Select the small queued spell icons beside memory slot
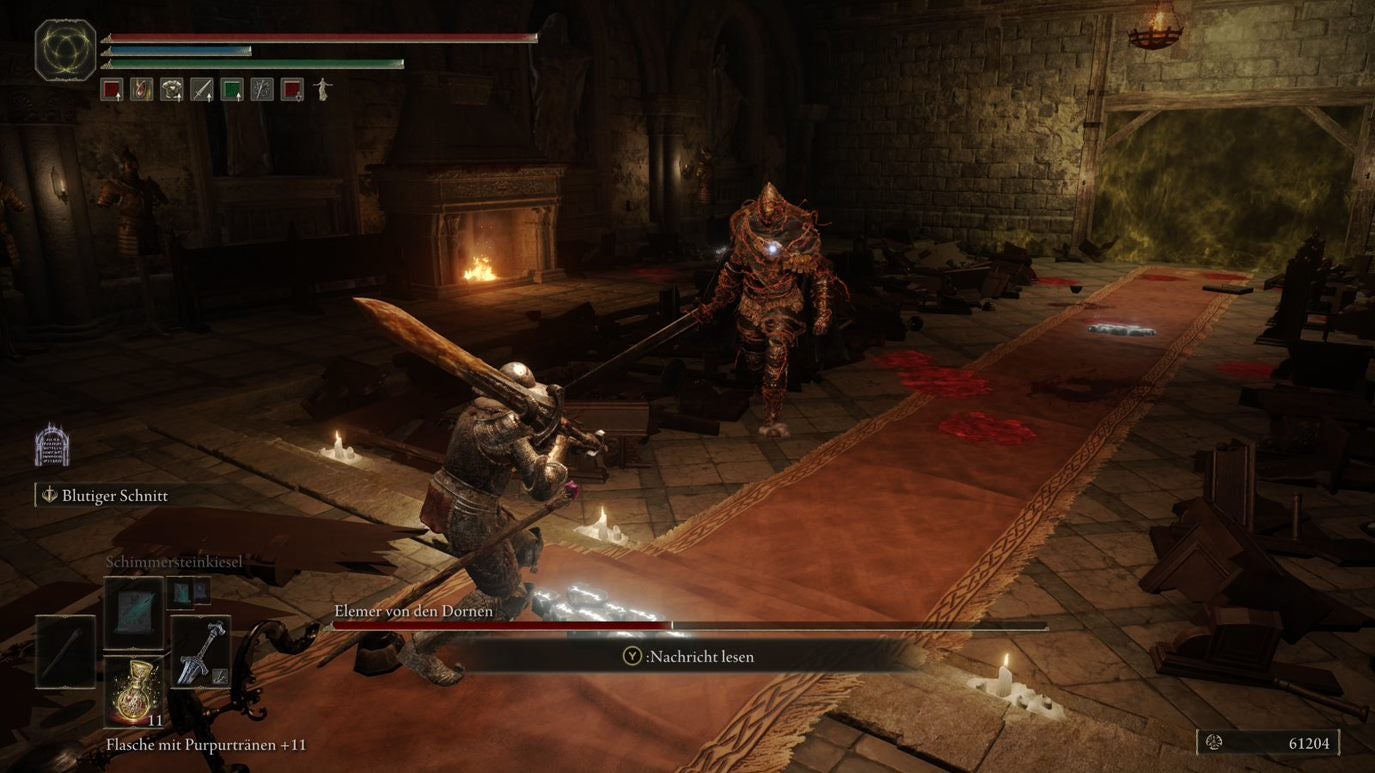The height and width of the screenshot is (773, 1375). tap(188, 593)
